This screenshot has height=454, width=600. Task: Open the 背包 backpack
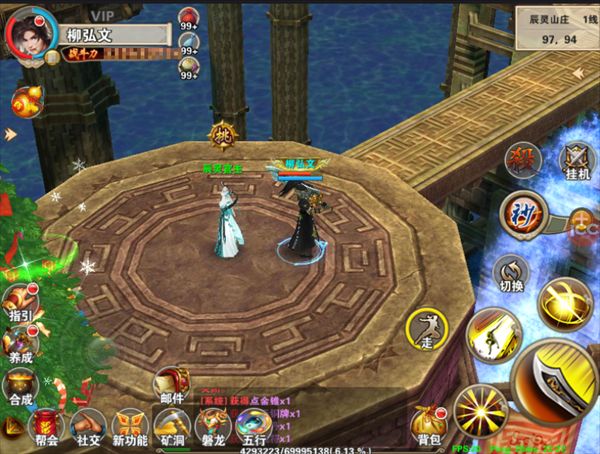(428, 427)
